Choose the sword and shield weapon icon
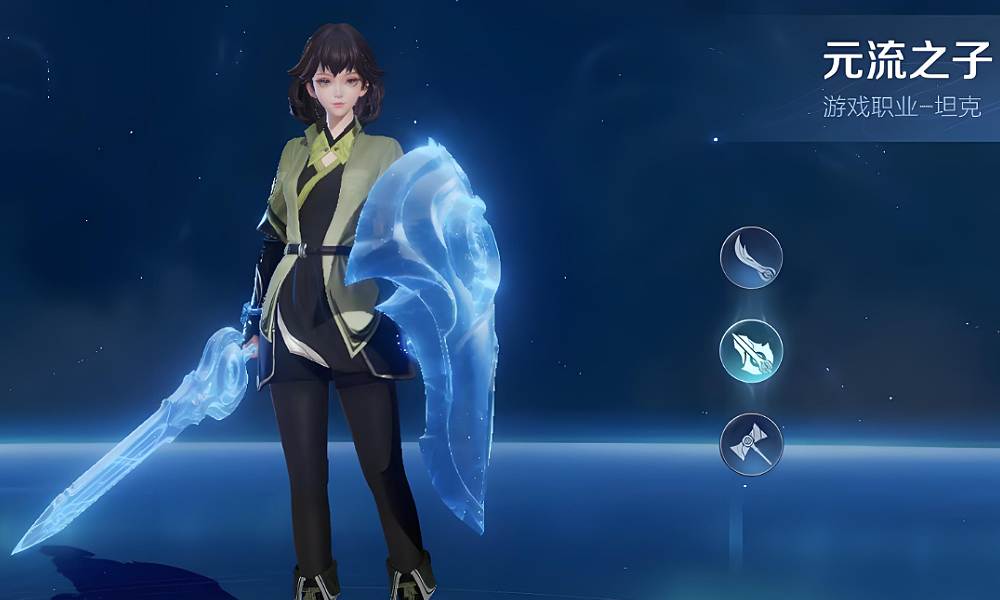The image size is (1000, 600). [751, 351]
